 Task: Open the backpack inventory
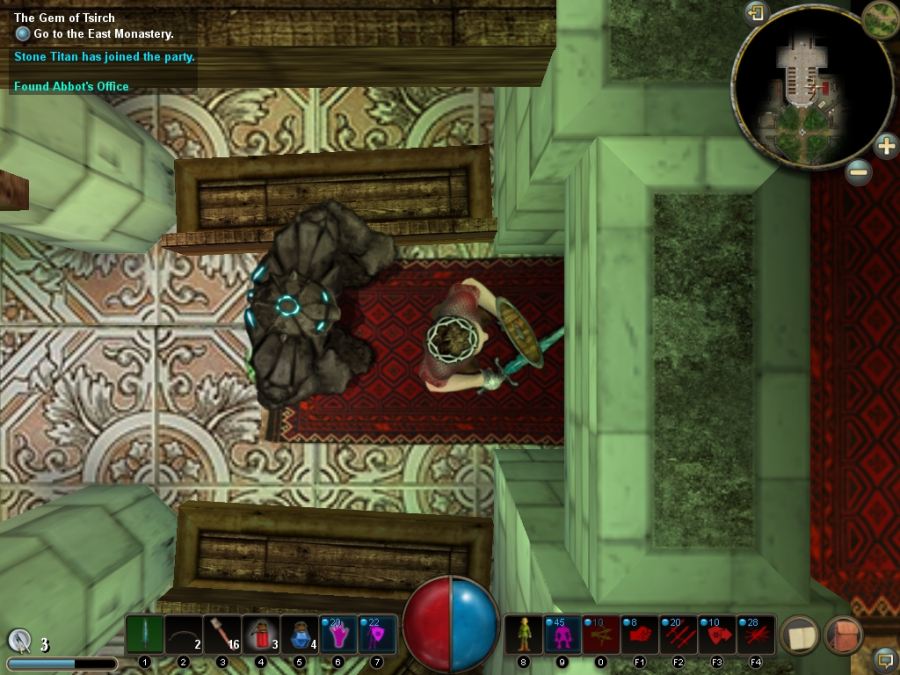point(843,634)
